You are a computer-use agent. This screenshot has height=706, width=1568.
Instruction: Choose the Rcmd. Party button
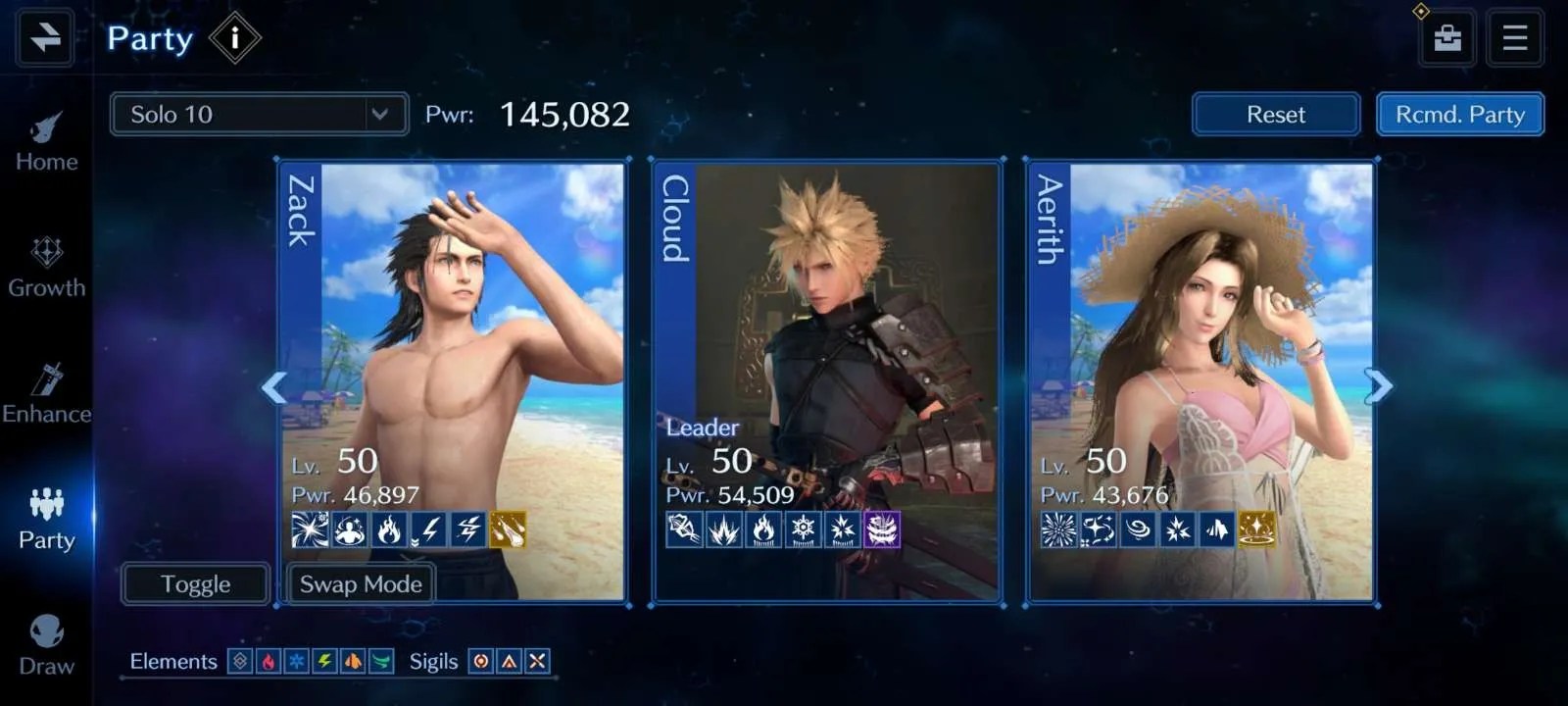pos(1459,115)
